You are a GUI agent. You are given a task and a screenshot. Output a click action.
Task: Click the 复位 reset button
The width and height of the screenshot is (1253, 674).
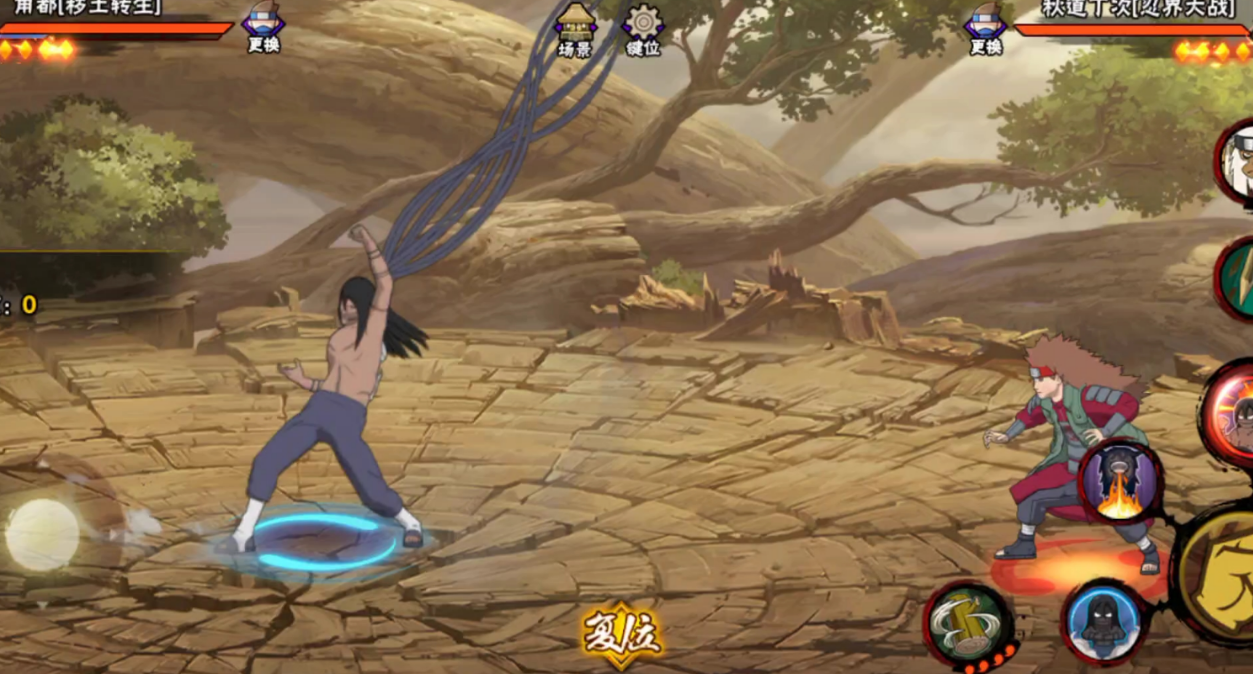pyautogui.click(x=623, y=632)
